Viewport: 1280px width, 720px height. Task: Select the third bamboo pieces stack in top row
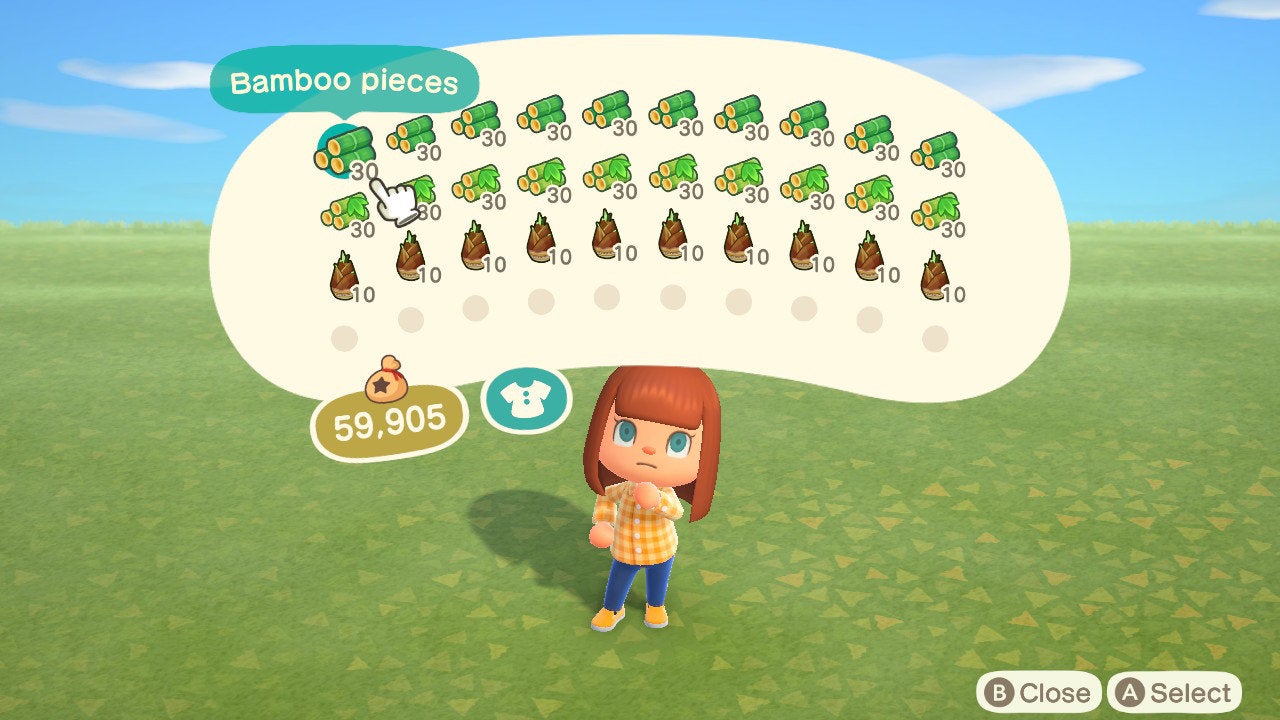click(478, 120)
